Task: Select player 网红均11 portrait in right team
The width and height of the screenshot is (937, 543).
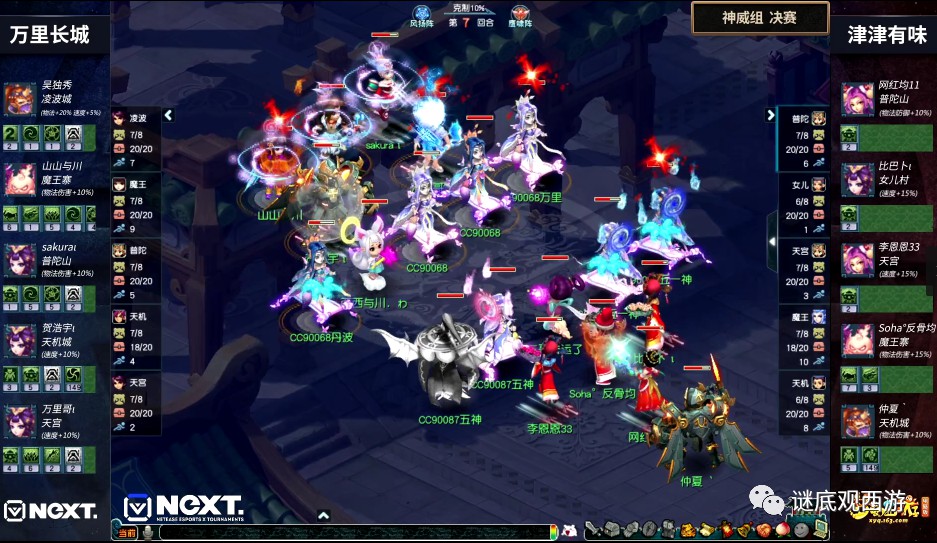Action: (x=857, y=99)
